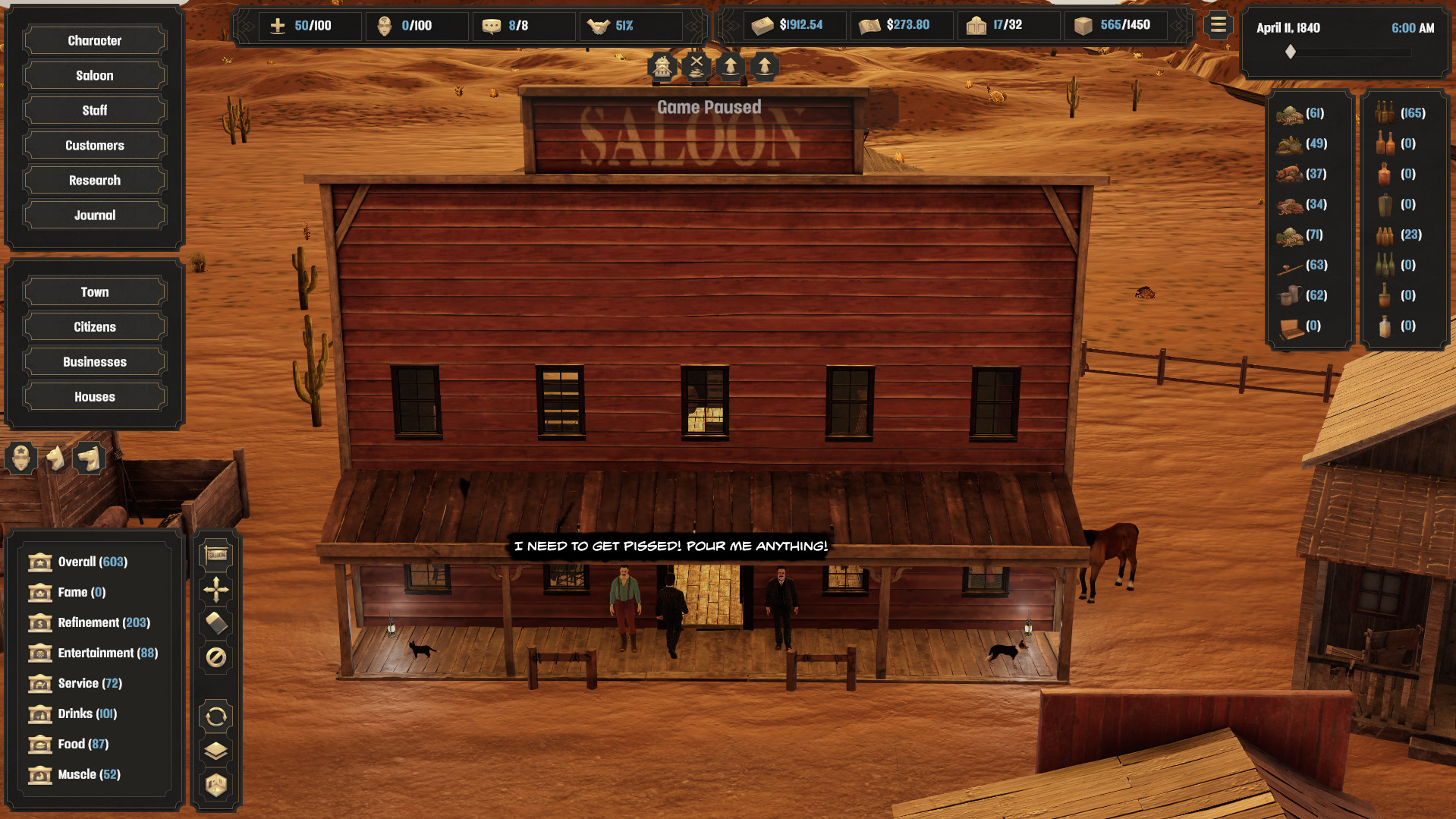Image resolution: width=1456 pixels, height=819 pixels.
Task: Open the Research screen
Action: coord(93,180)
